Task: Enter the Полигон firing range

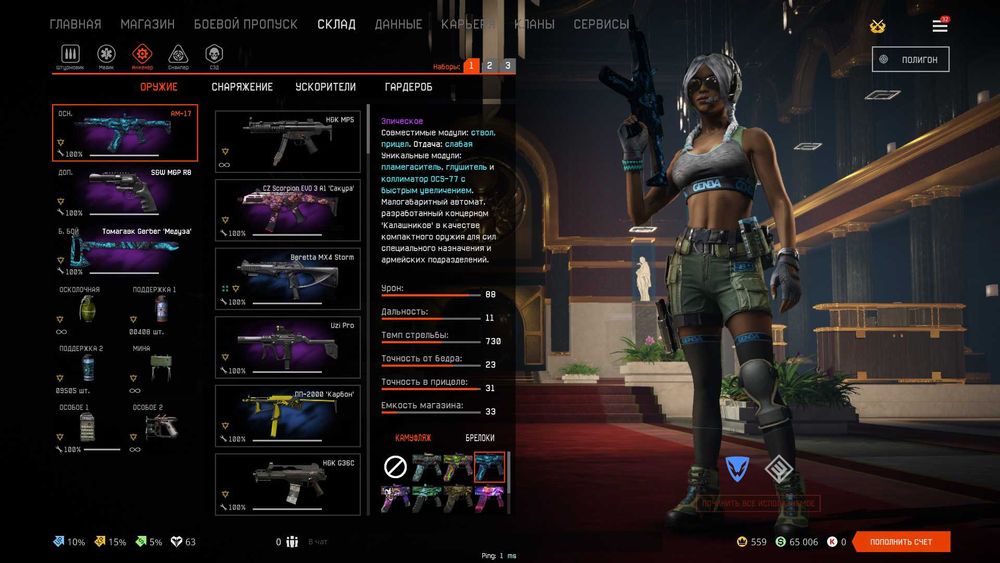Action: [x=910, y=59]
